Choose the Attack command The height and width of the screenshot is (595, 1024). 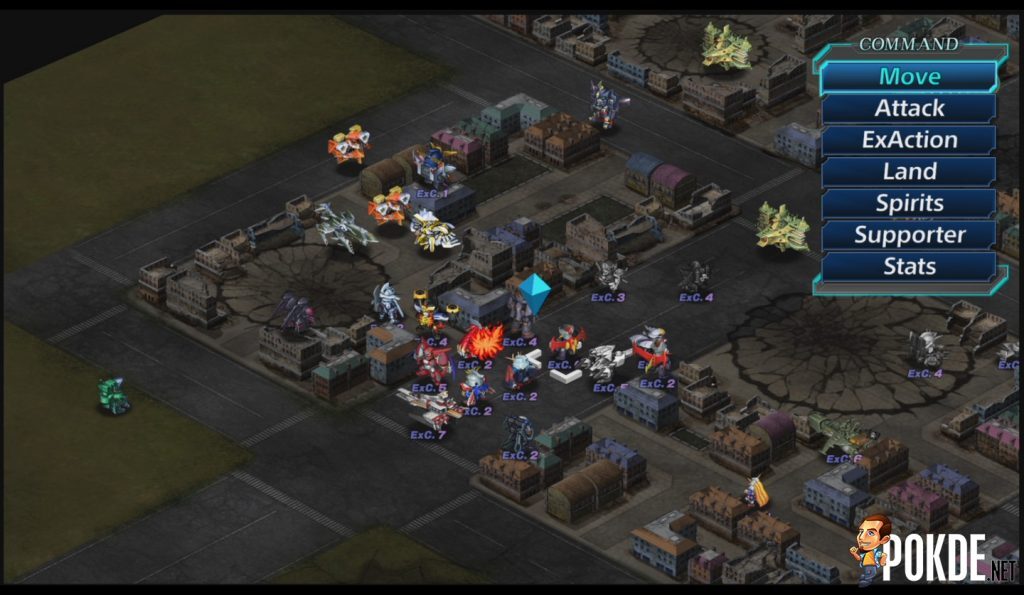[909, 108]
